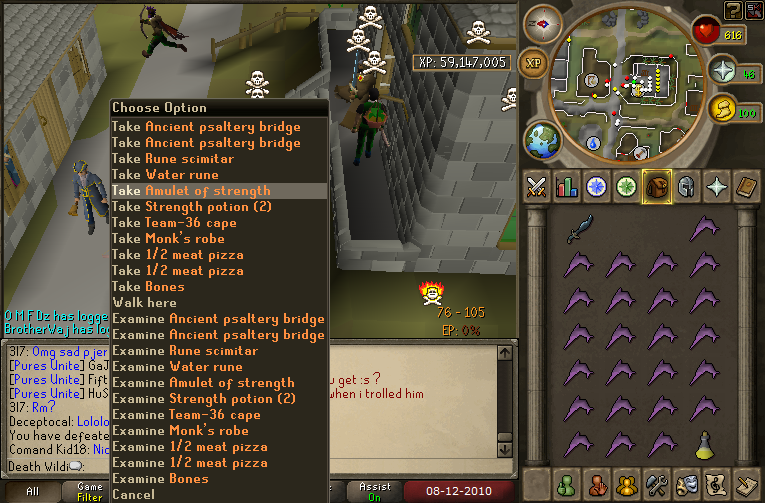Viewport: 765px width, 503px height.
Task: Toggle the XP counter button
Action: pos(534,61)
